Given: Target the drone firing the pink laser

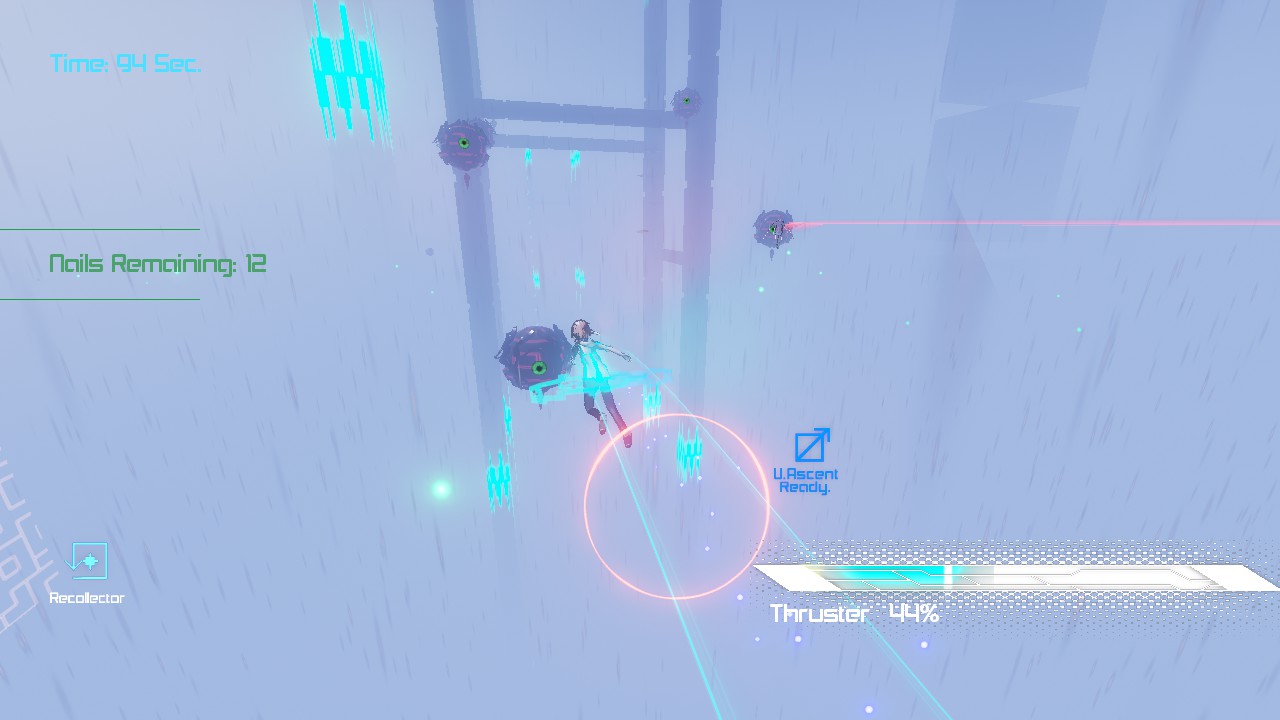Looking at the screenshot, I should [x=772, y=230].
